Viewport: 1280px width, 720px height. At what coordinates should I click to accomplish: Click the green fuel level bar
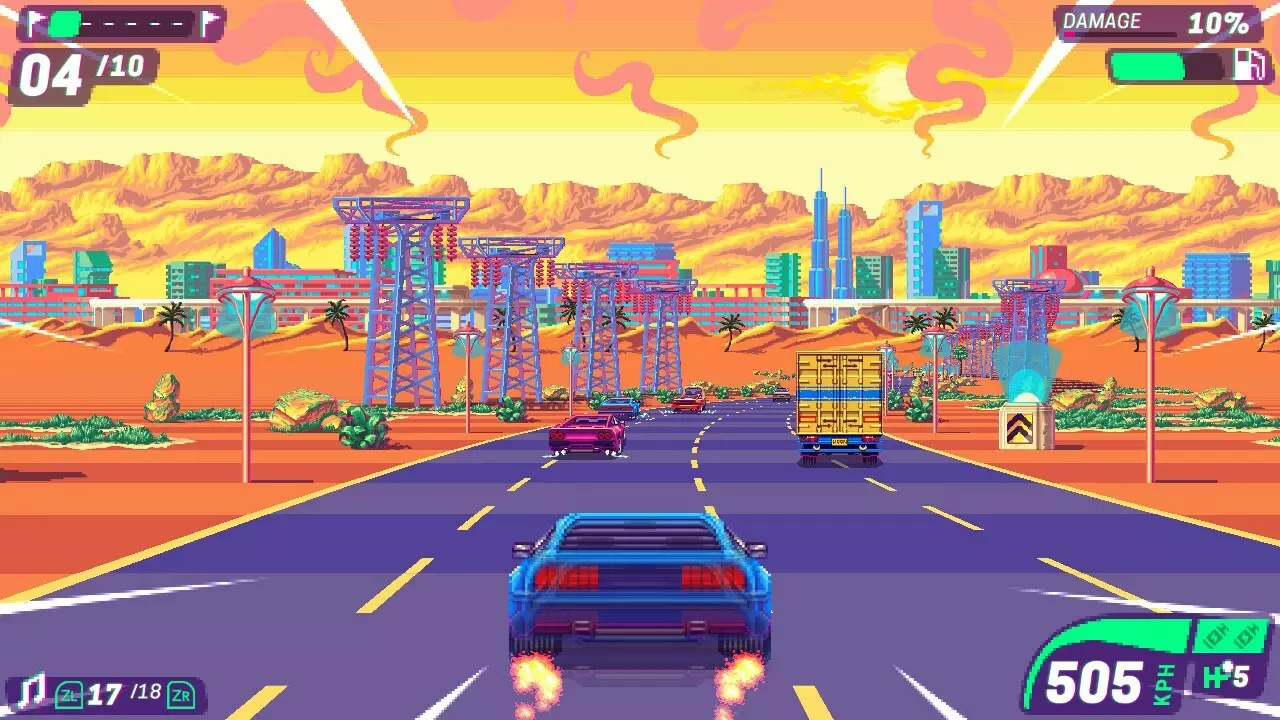click(x=1147, y=66)
